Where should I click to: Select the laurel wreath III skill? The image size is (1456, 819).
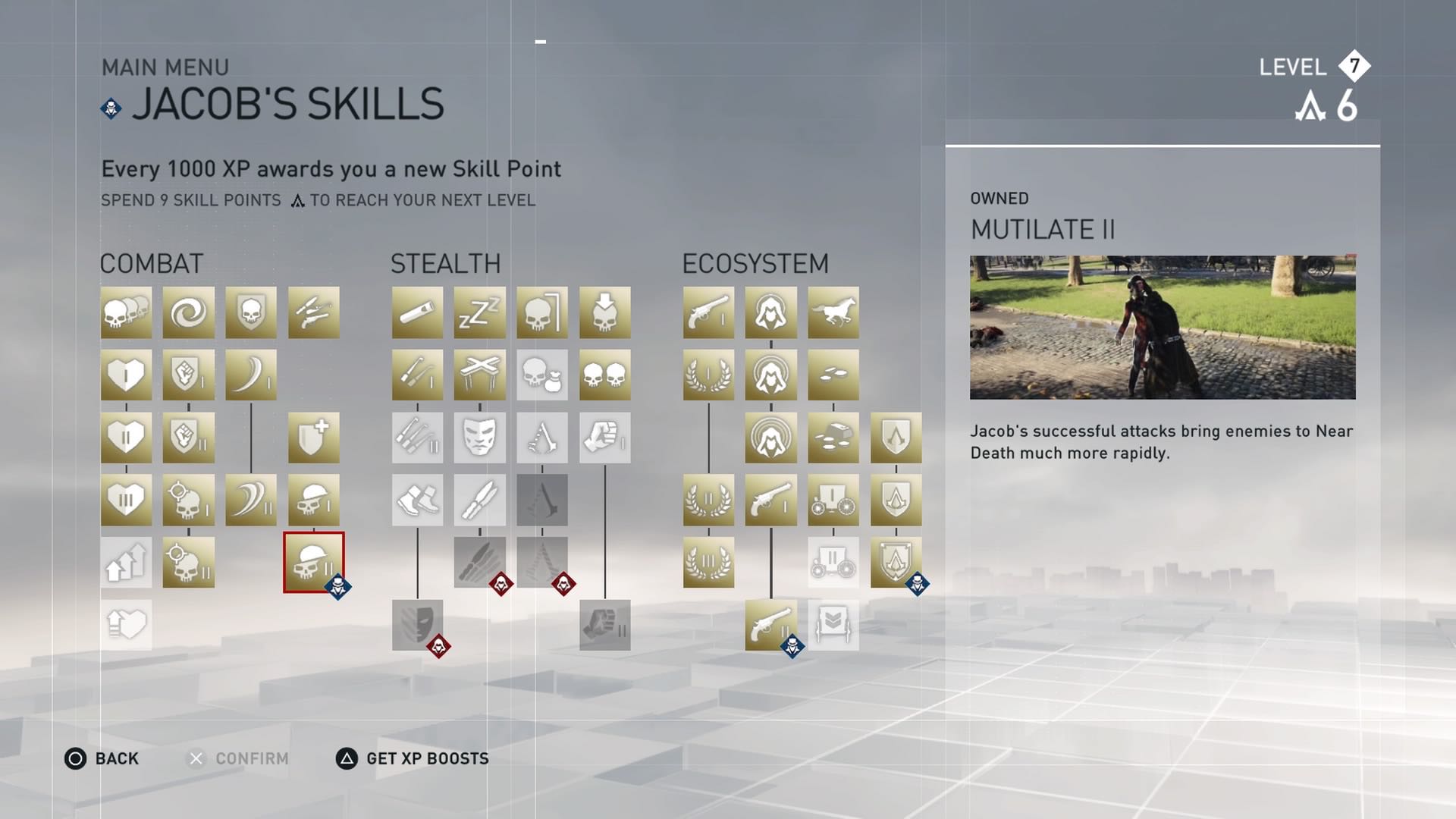tap(708, 562)
